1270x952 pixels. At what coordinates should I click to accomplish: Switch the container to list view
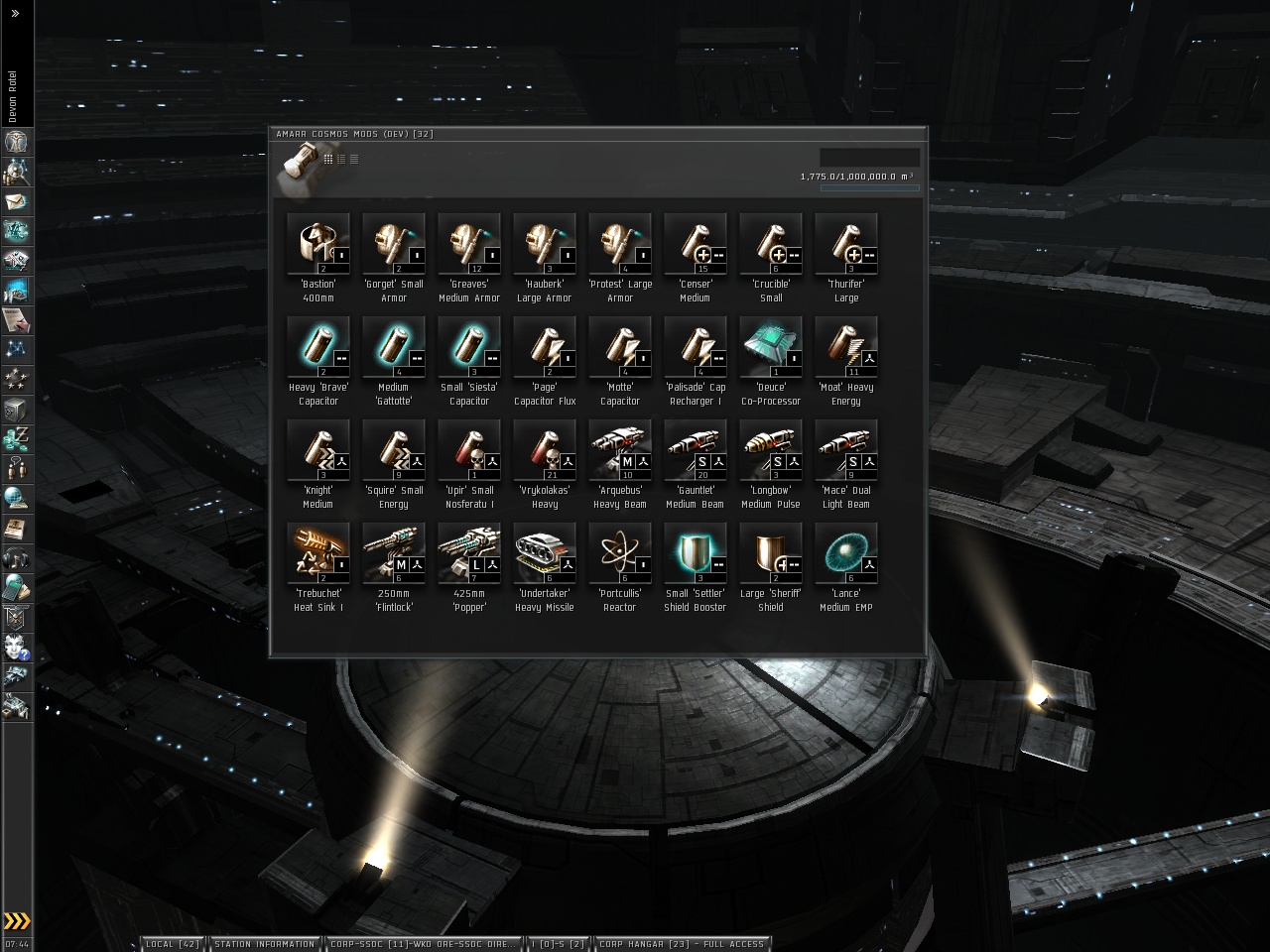(x=354, y=159)
